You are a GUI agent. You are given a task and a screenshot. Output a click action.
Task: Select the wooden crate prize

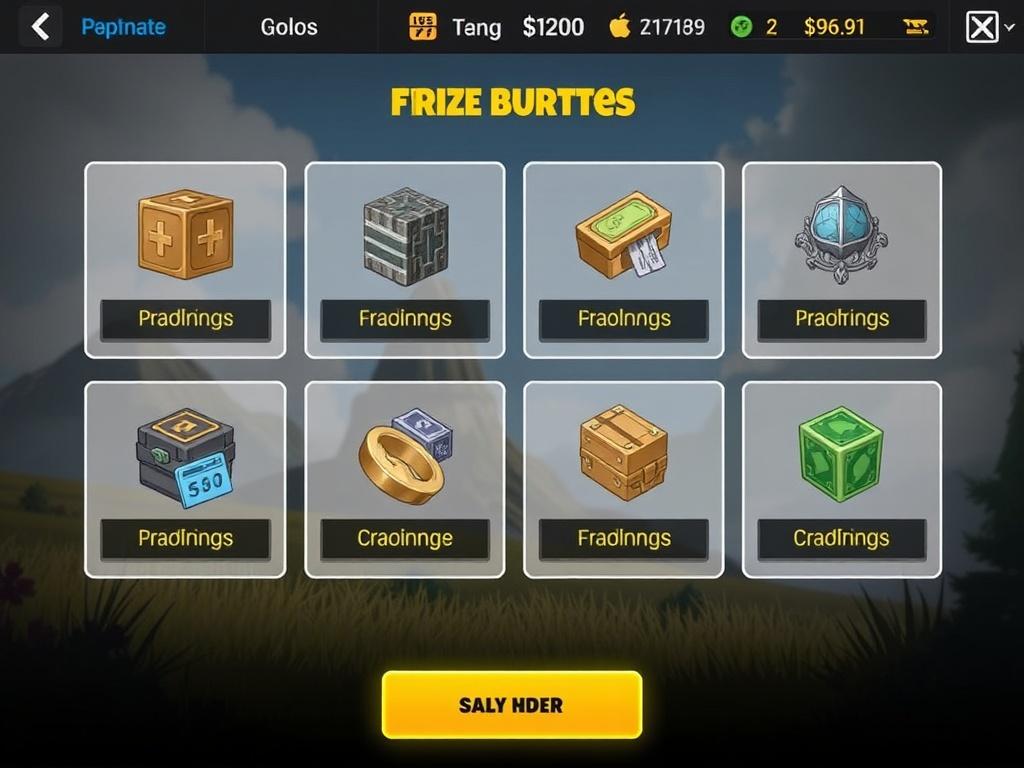623,452
